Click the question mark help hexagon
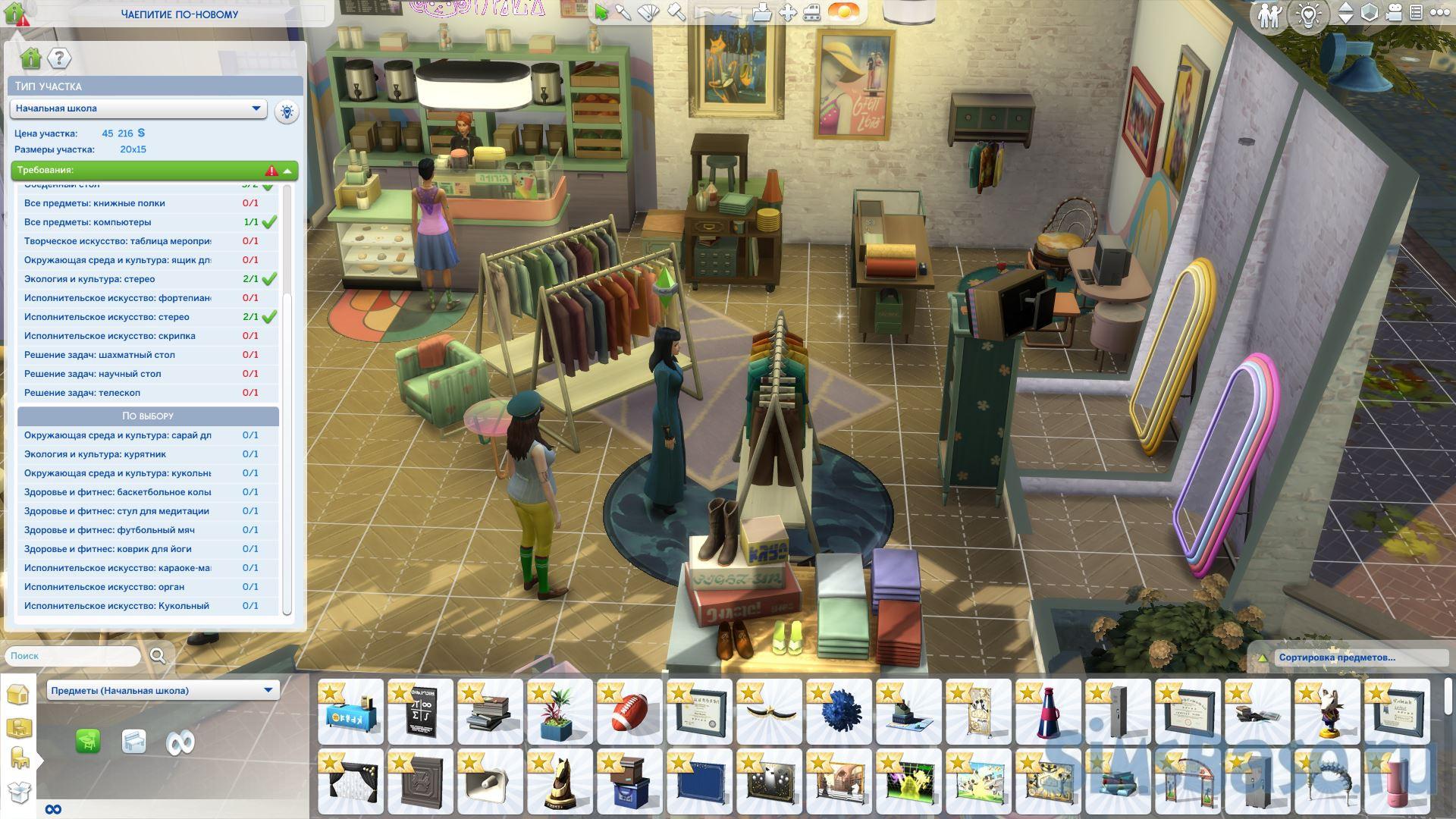Viewport: 1456px width, 819px height. pos(59,58)
